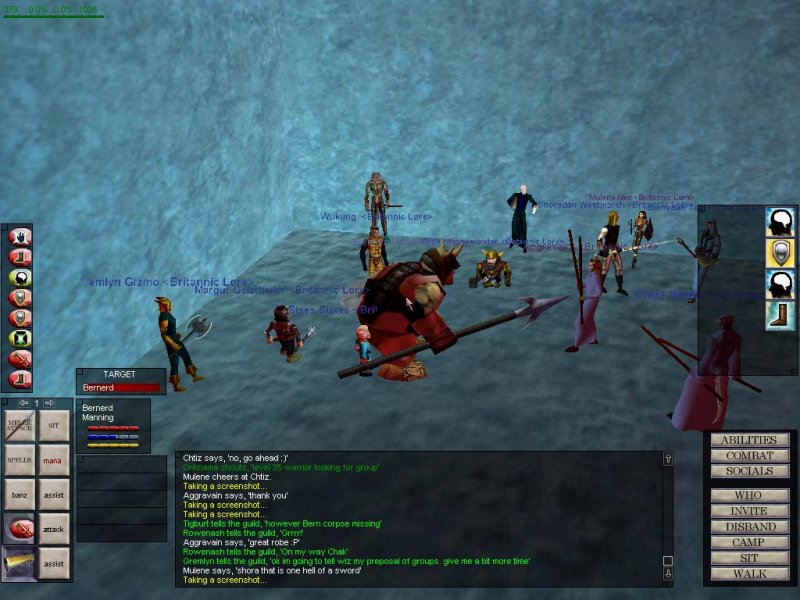
Task: Select the shield buff icon
Action: click(779, 252)
